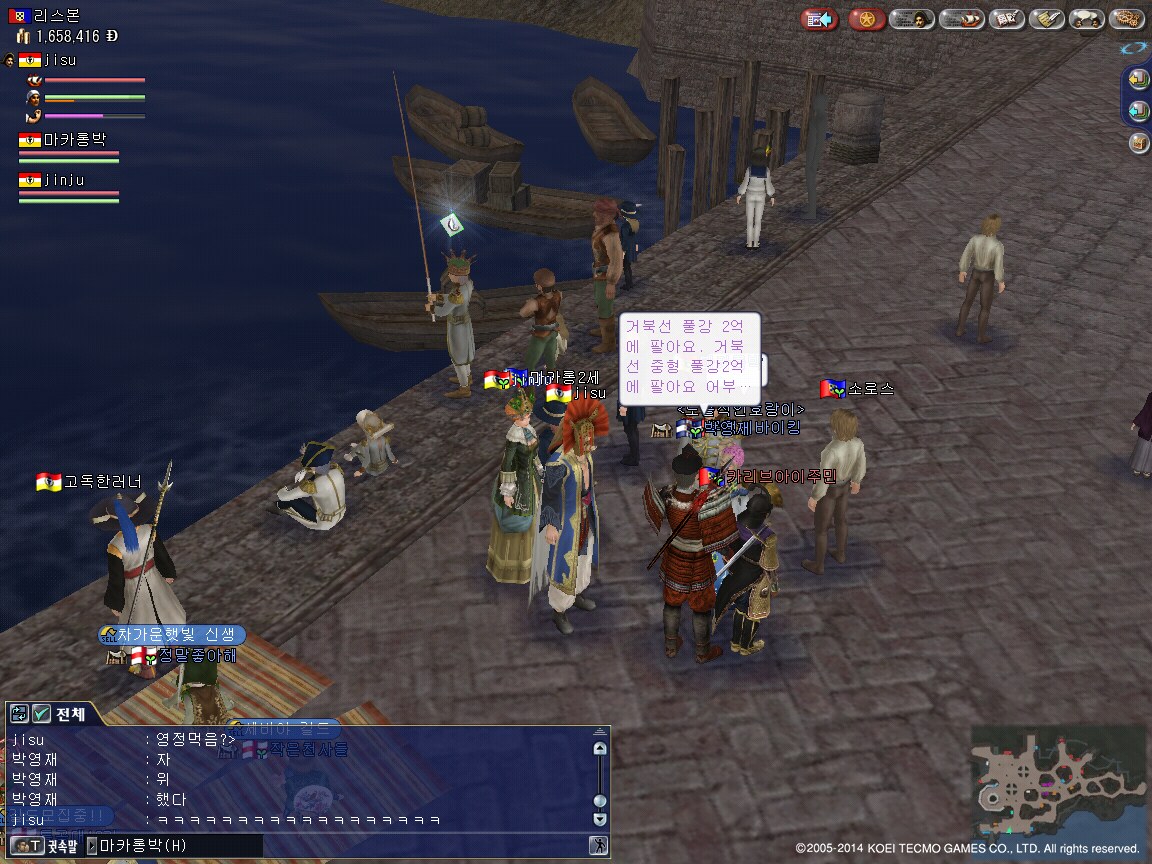Click the chat window swap-arrows icon

pos(19,714)
